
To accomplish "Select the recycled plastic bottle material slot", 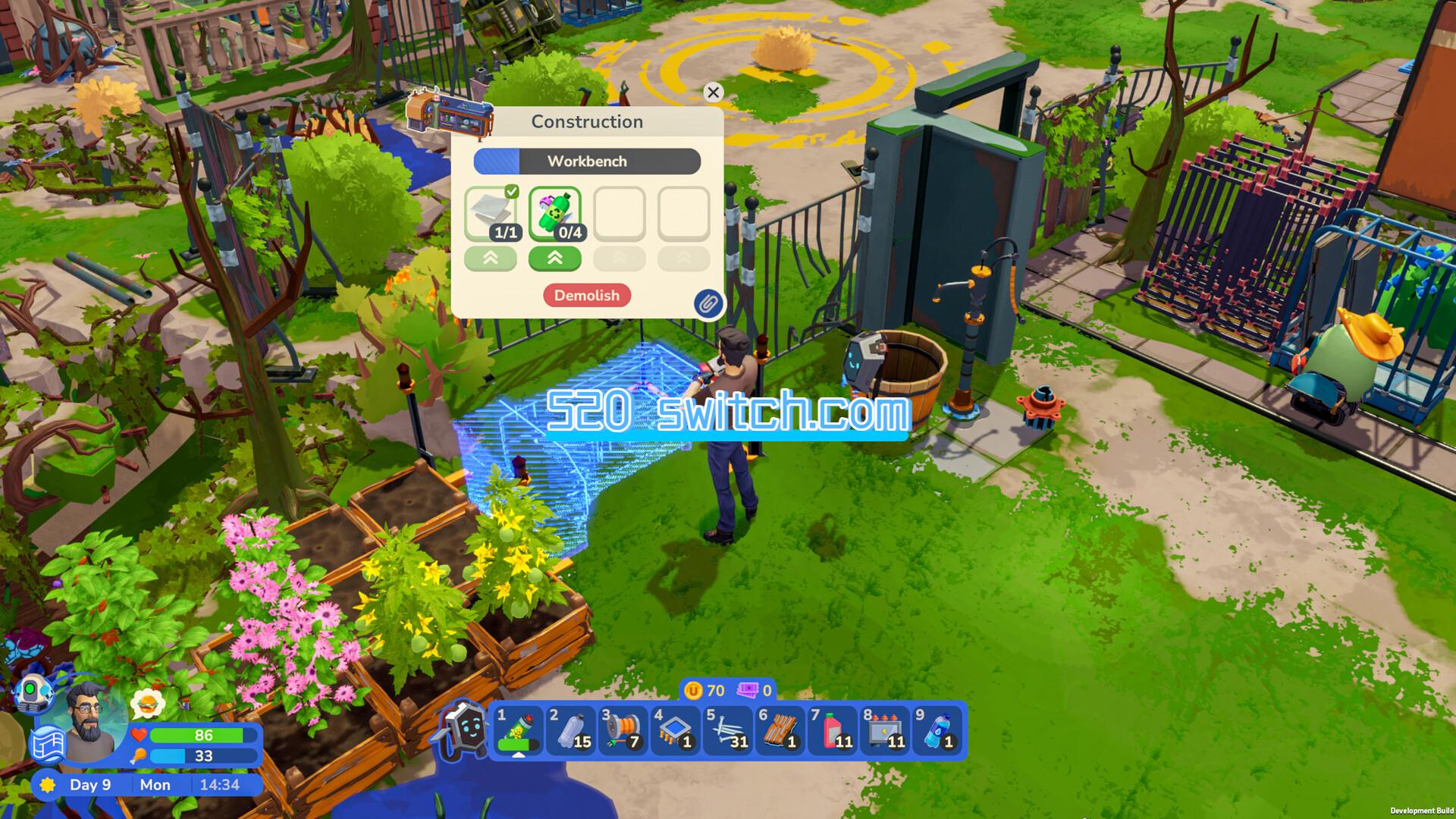I will 555,214.
